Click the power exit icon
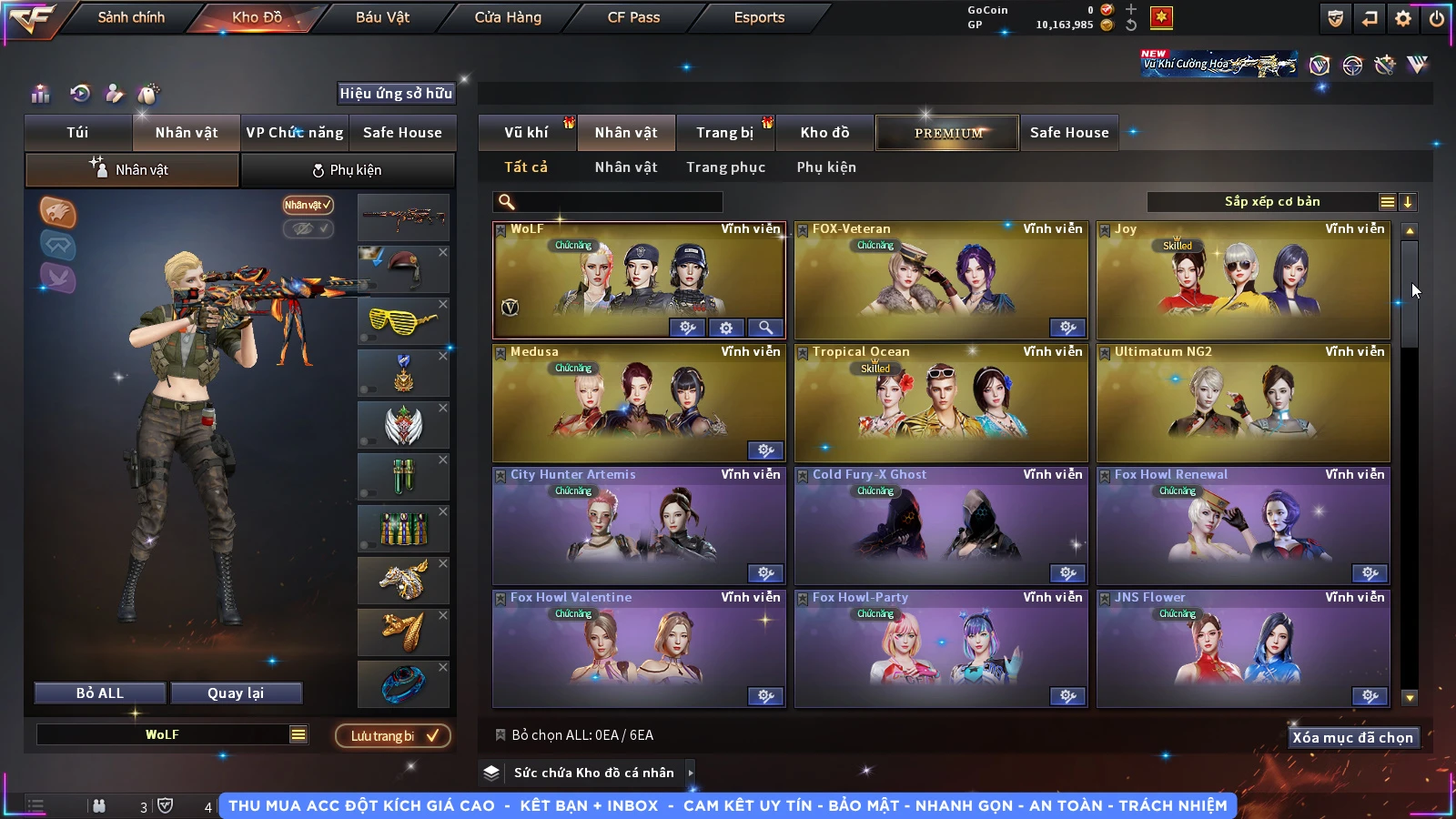 1436,18
